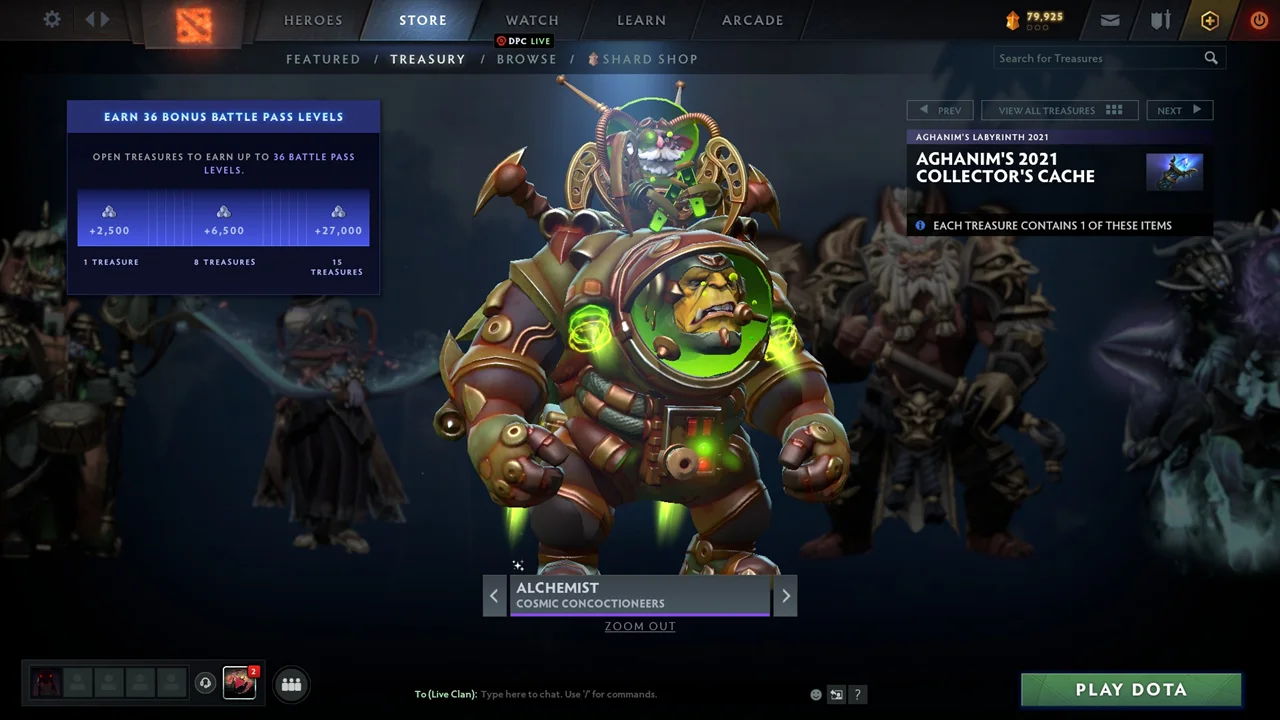The image size is (1280, 720).
Task: Open the party members icon
Action: point(291,684)
